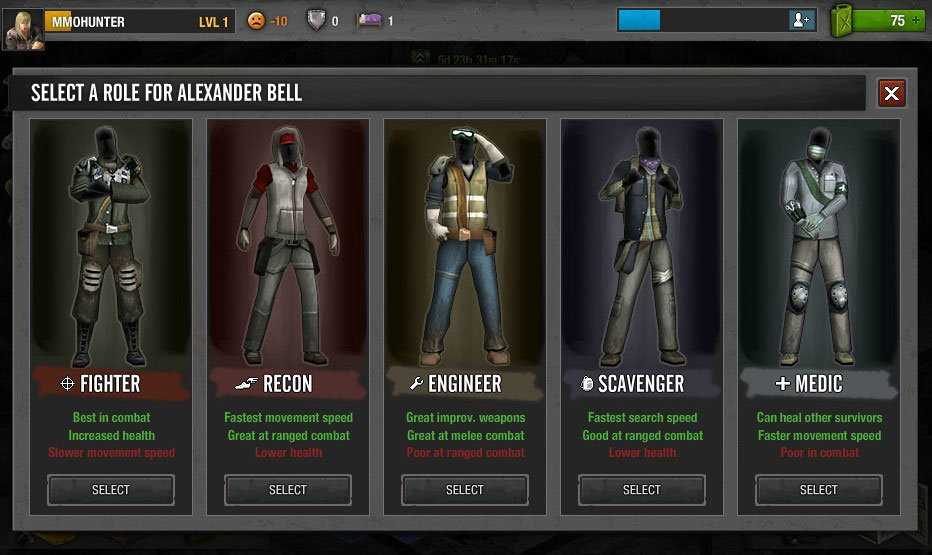Pick Recon using its Select button
This screenshot has width=932, height=555.
pyautogui.click(x=288, y=489)
